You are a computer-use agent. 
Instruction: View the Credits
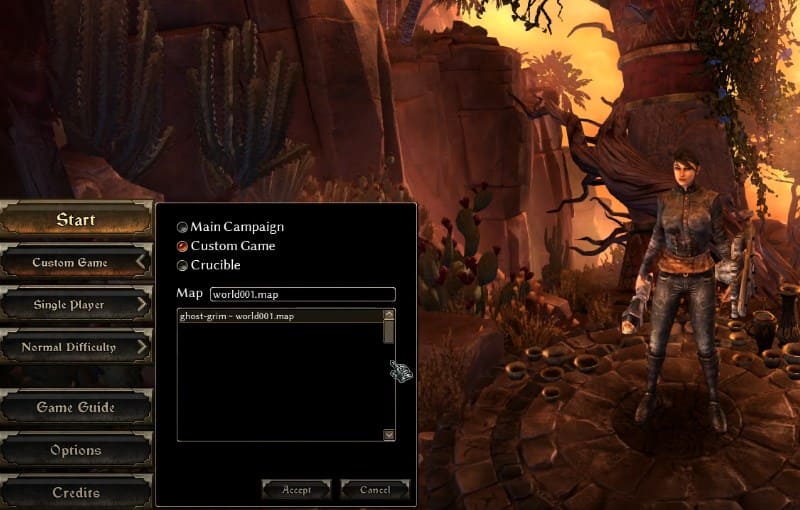[76, 492]
